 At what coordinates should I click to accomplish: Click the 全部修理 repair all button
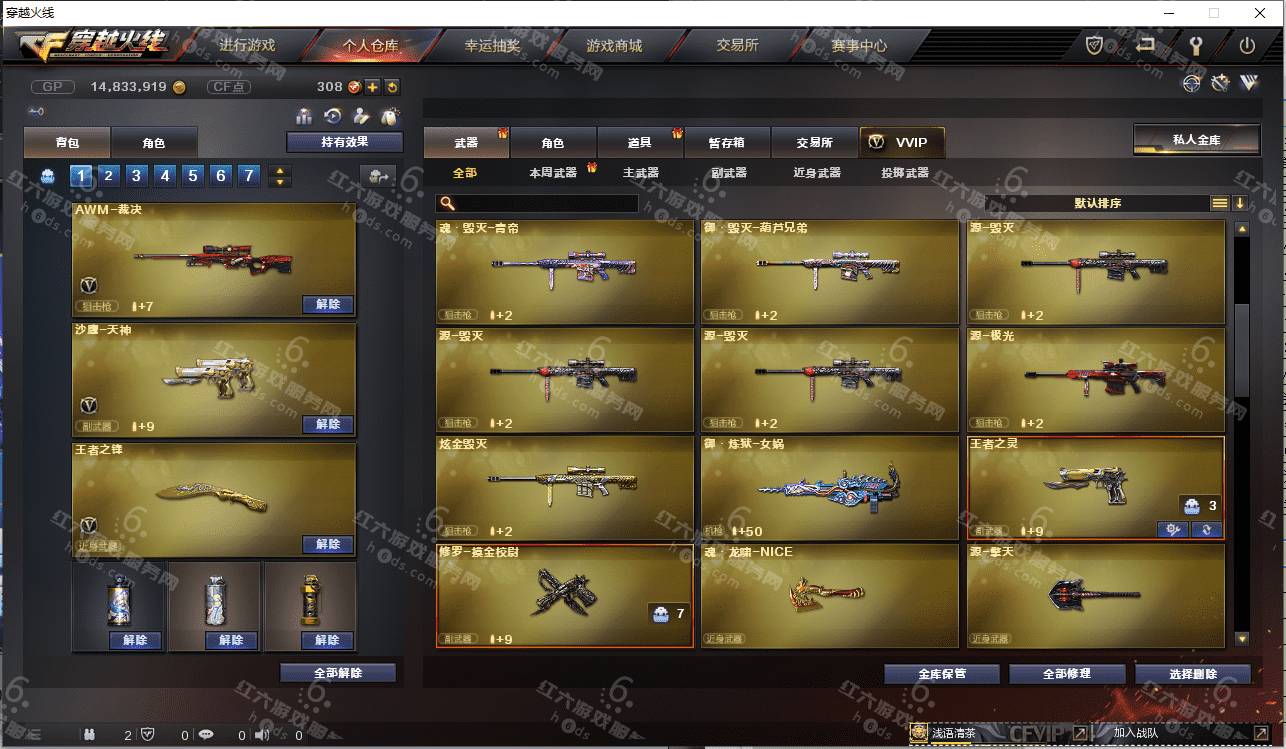pyautogui.click(x=1066, y=674)
